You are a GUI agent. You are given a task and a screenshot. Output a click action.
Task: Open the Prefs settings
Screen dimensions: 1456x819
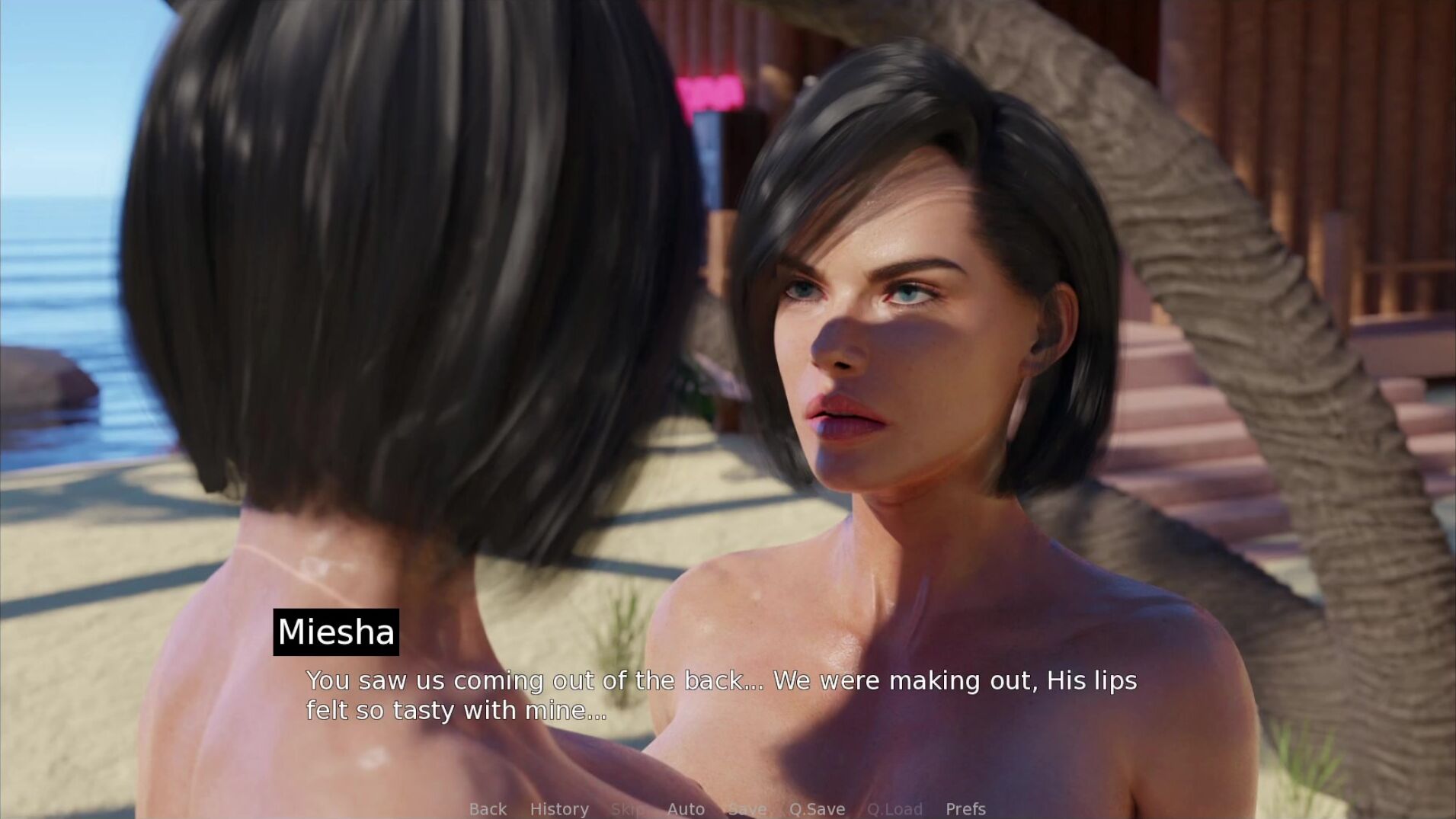tap(965, 808)
